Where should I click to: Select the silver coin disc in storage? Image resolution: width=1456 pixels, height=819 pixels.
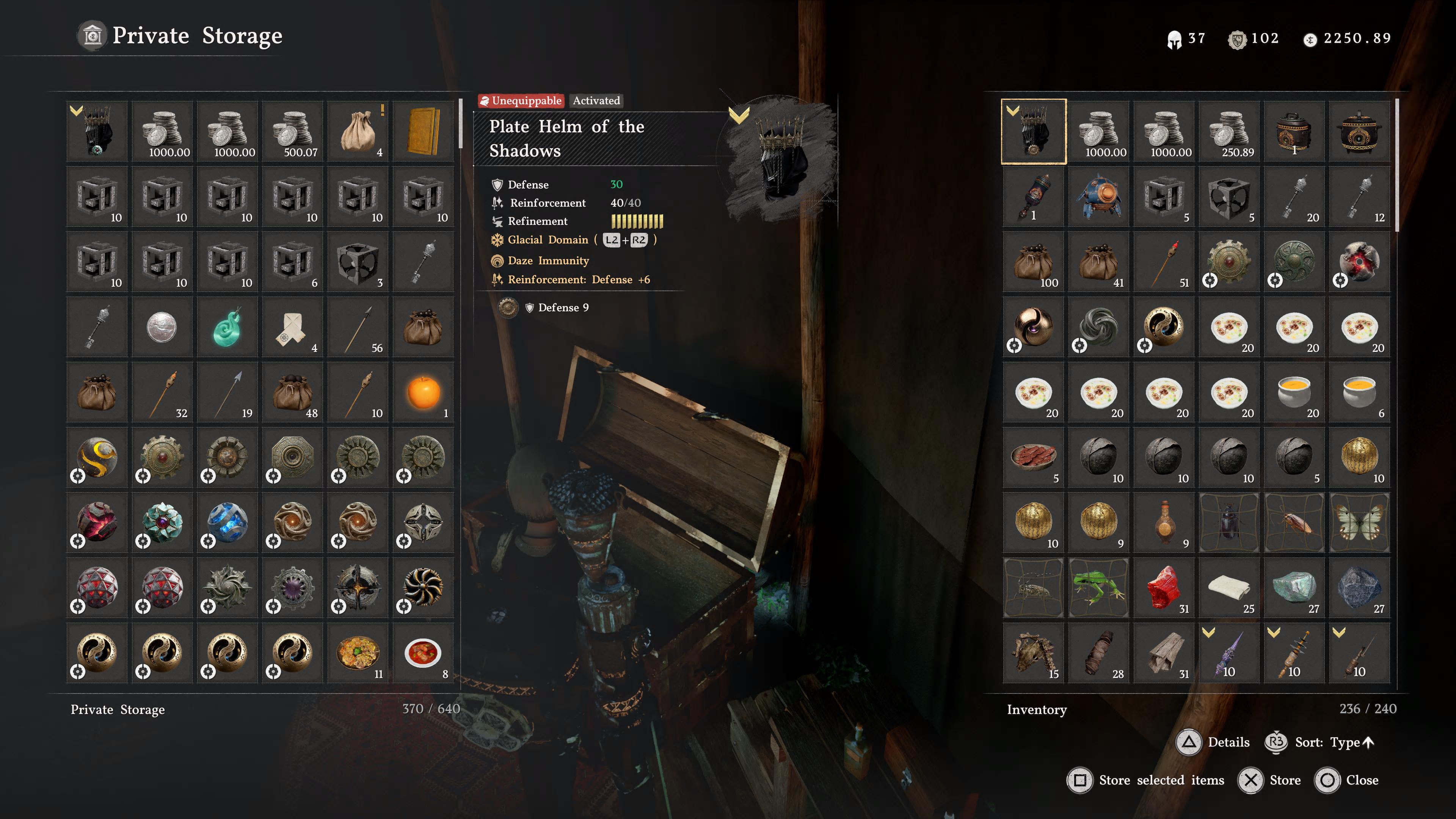coord(162,328)
